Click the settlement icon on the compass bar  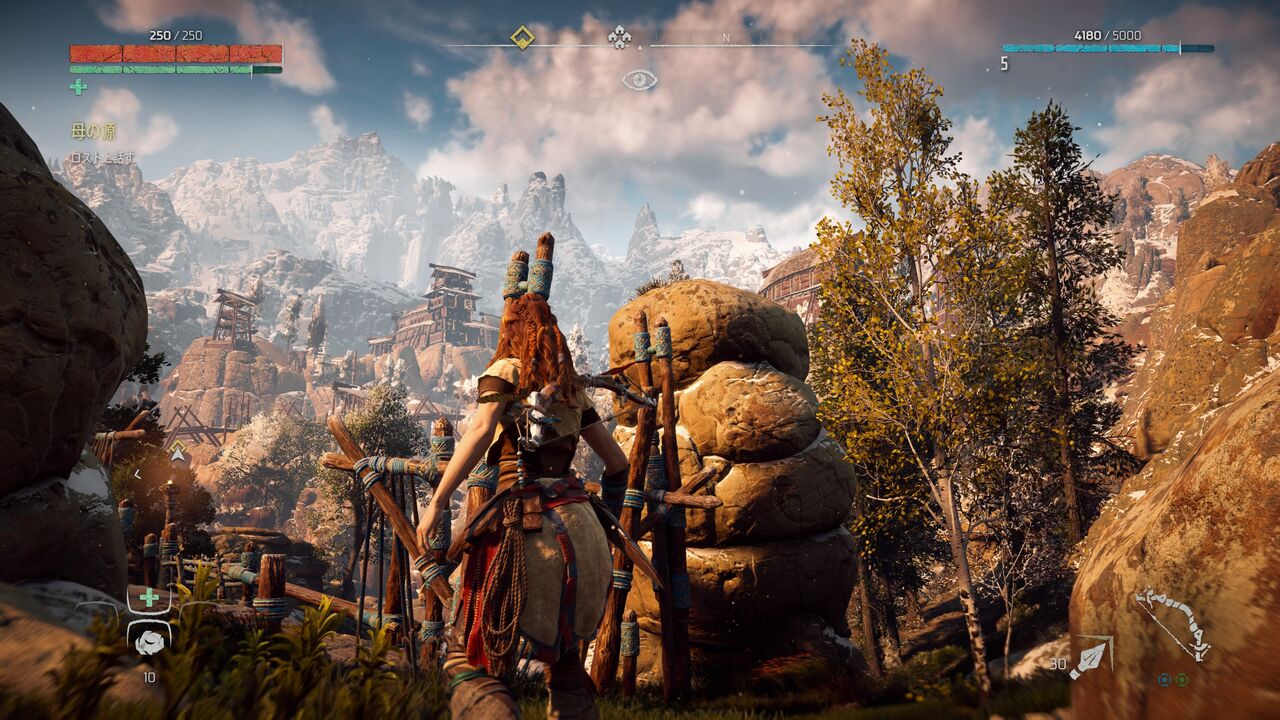(619, 38)
